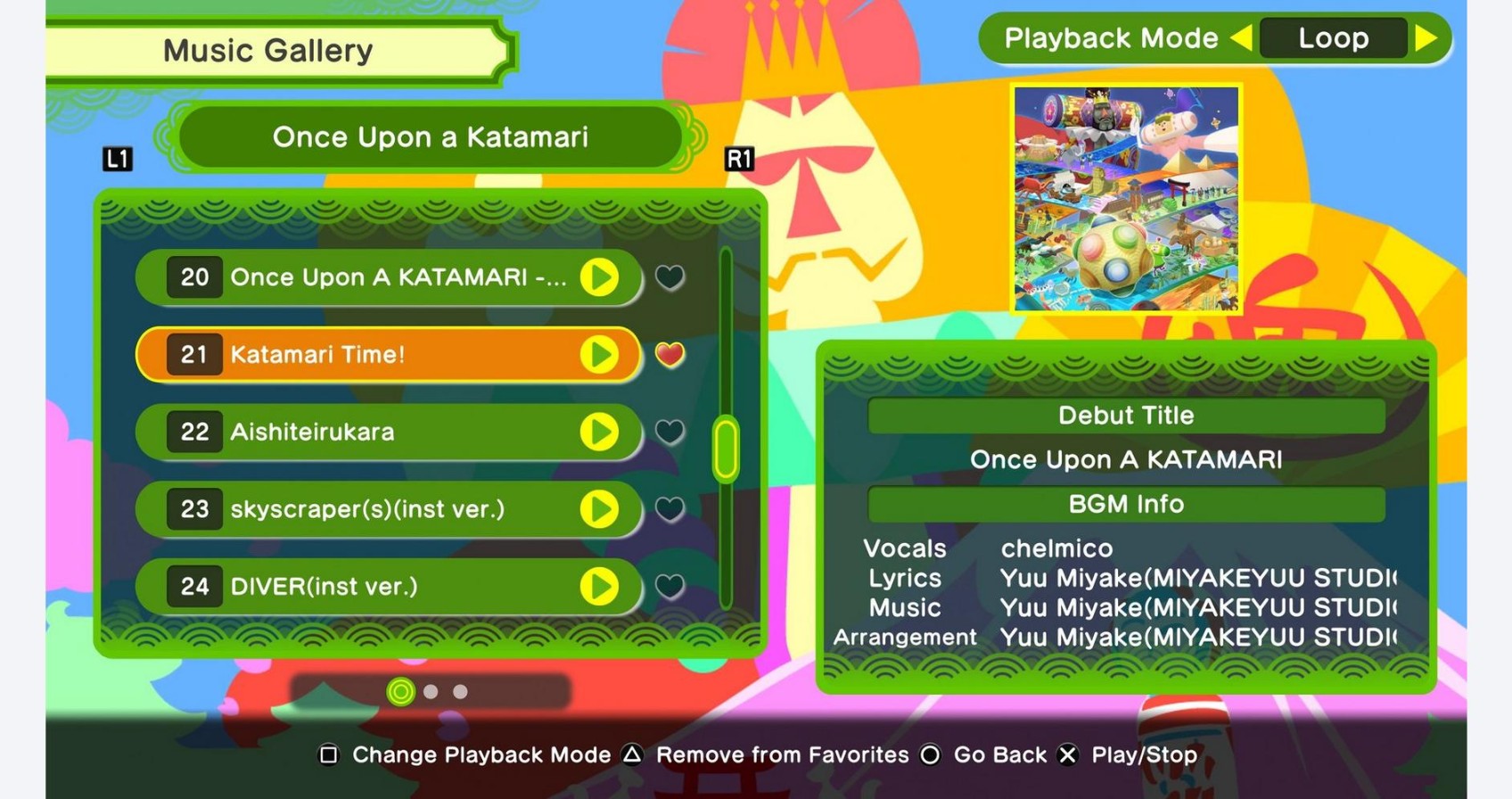Start playback of Aishiteirukara
The image size is (1512, 799).
pos(599,432)
